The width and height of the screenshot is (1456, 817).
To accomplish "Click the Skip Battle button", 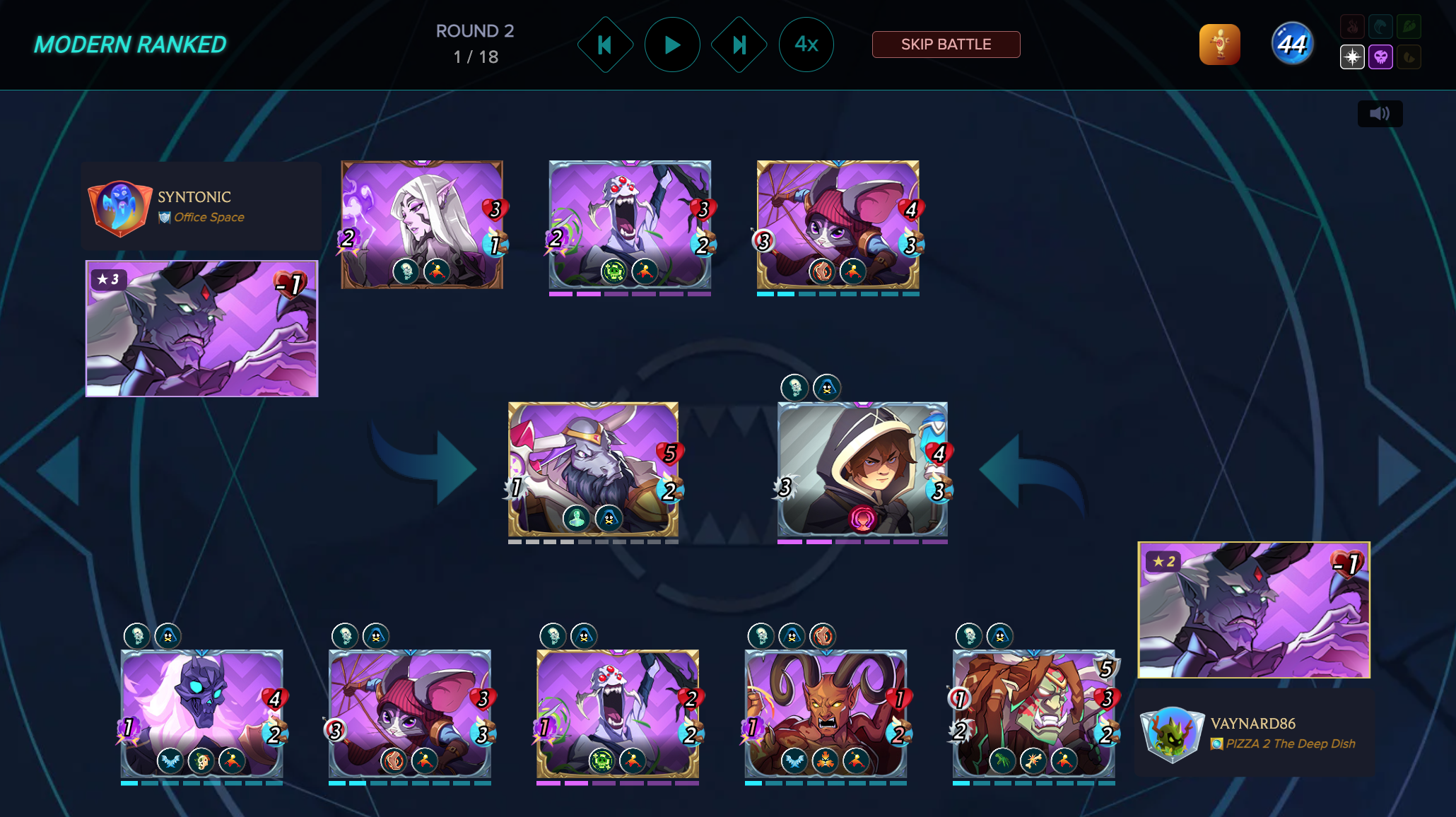I will point(946,45).
